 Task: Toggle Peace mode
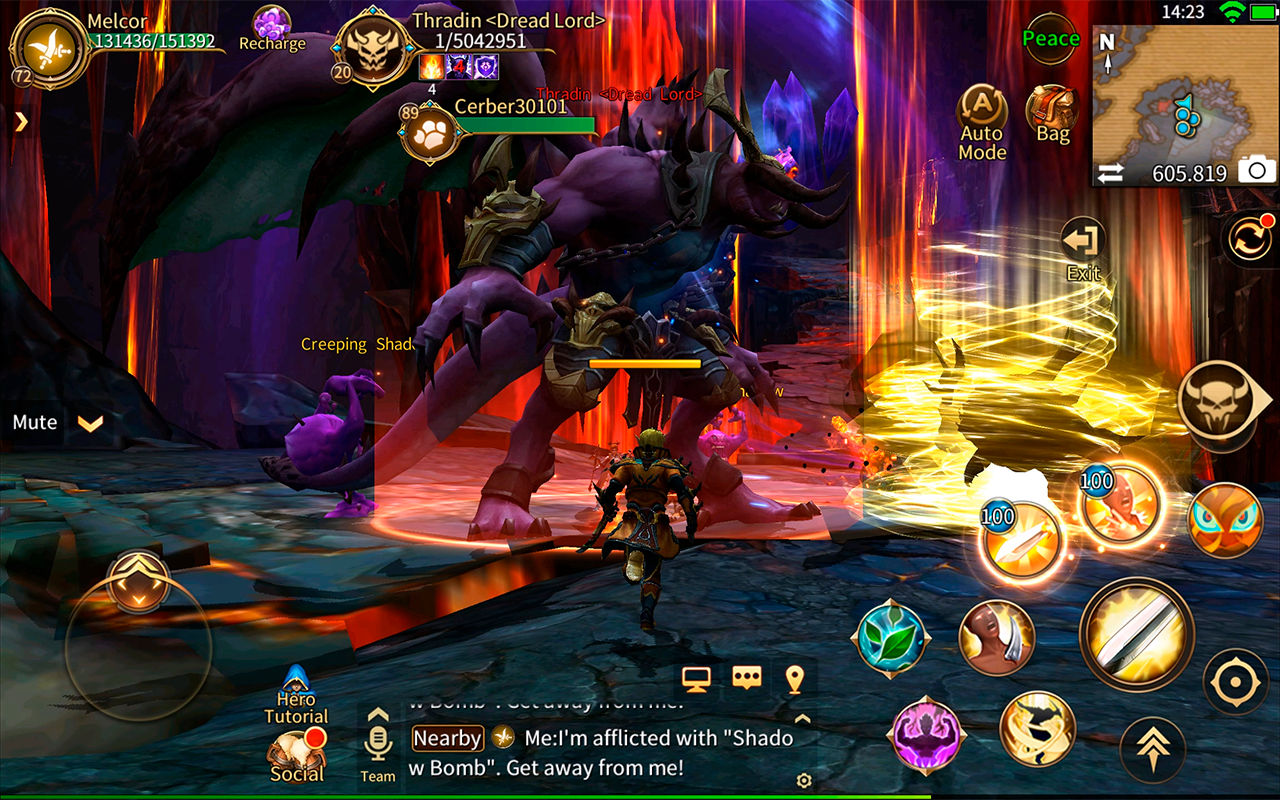(x=1051, y=39)
